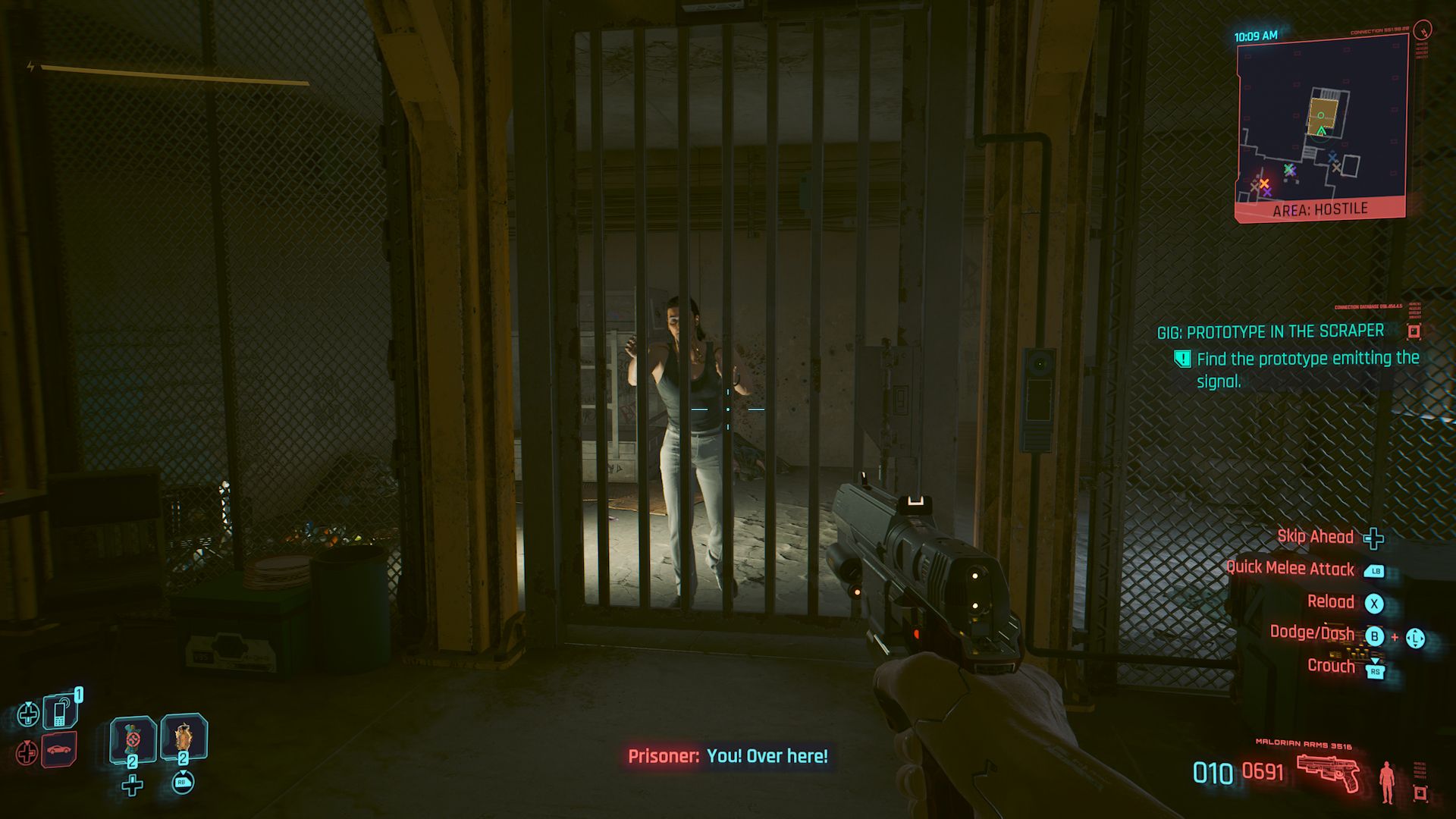Expand the D-pad arrow above the healing icon

[29, 704]
